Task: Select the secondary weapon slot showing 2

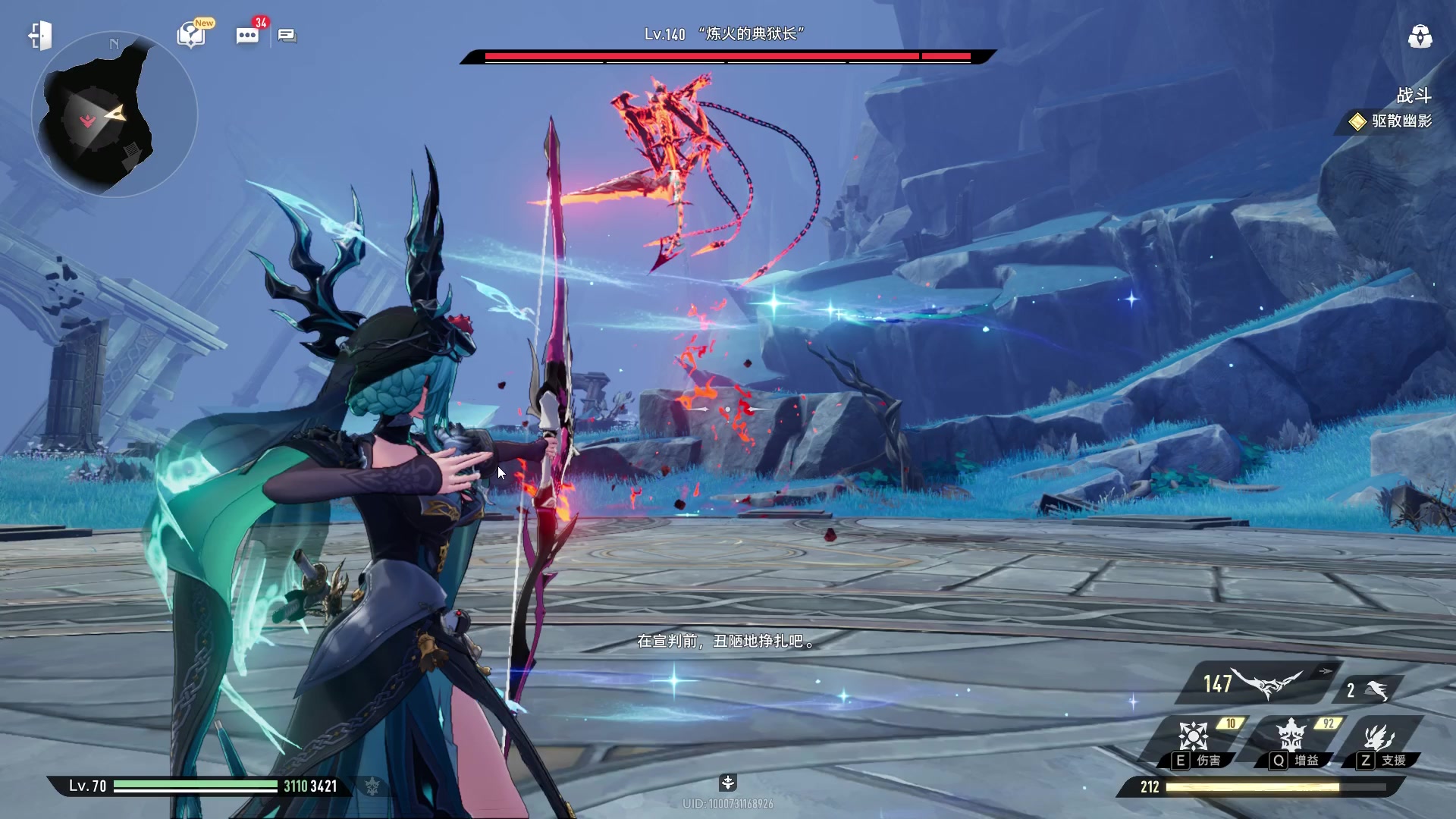Action: [x=1367, y=690]
